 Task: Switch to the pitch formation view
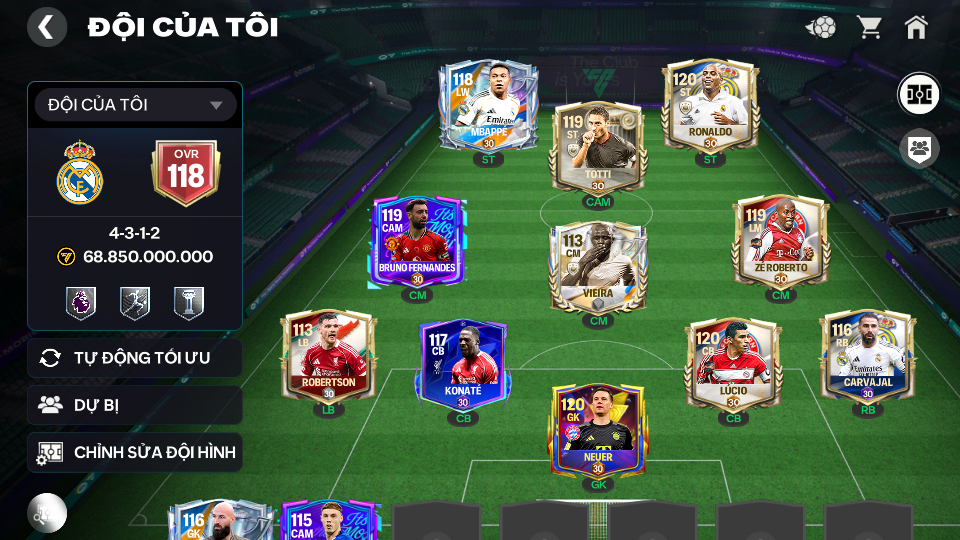917,94
